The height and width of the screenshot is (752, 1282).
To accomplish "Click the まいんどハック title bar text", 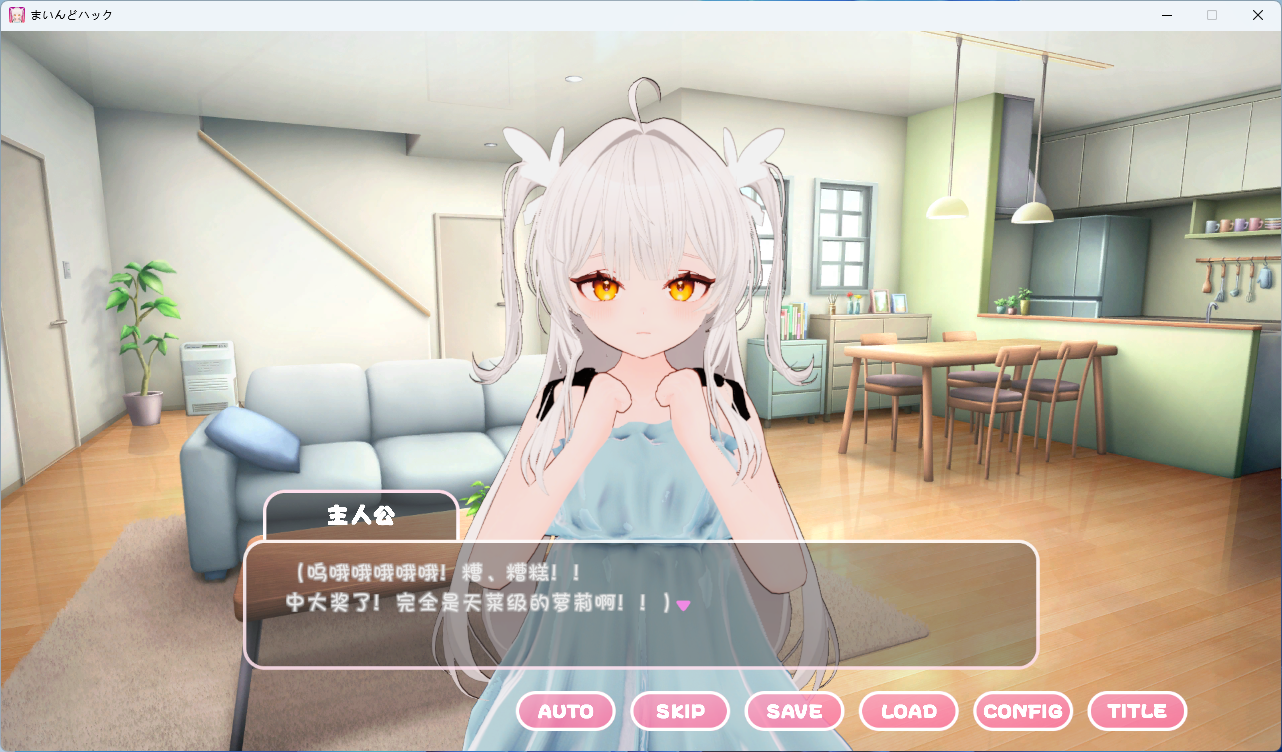I will point(70,15).
